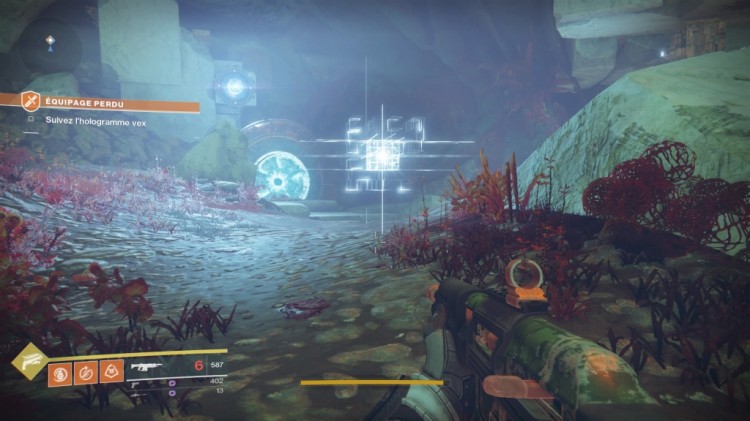Screen dimensions: 750x421
Task: Use the grenade ability icon
Action: click(58, 372)
